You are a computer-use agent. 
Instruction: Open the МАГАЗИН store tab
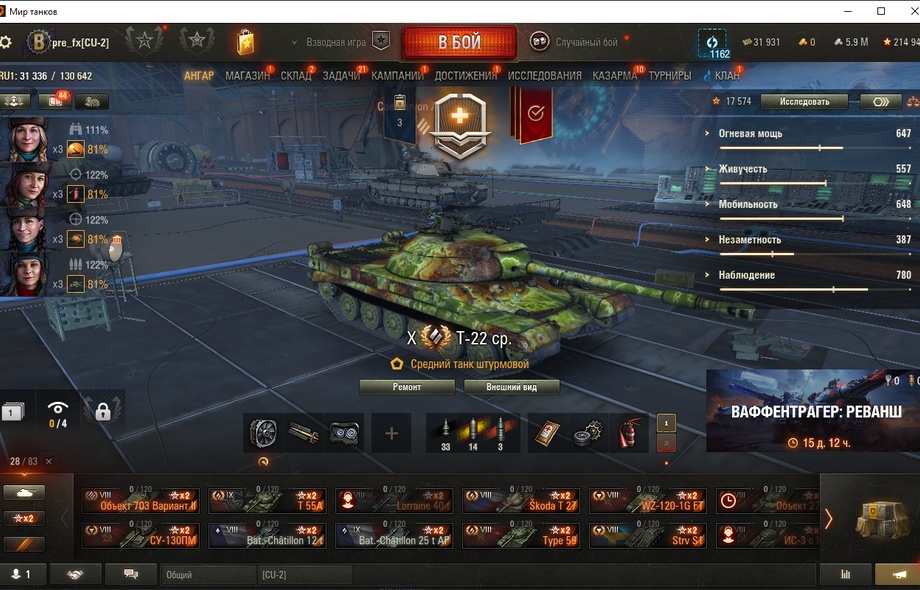(247, 76)
